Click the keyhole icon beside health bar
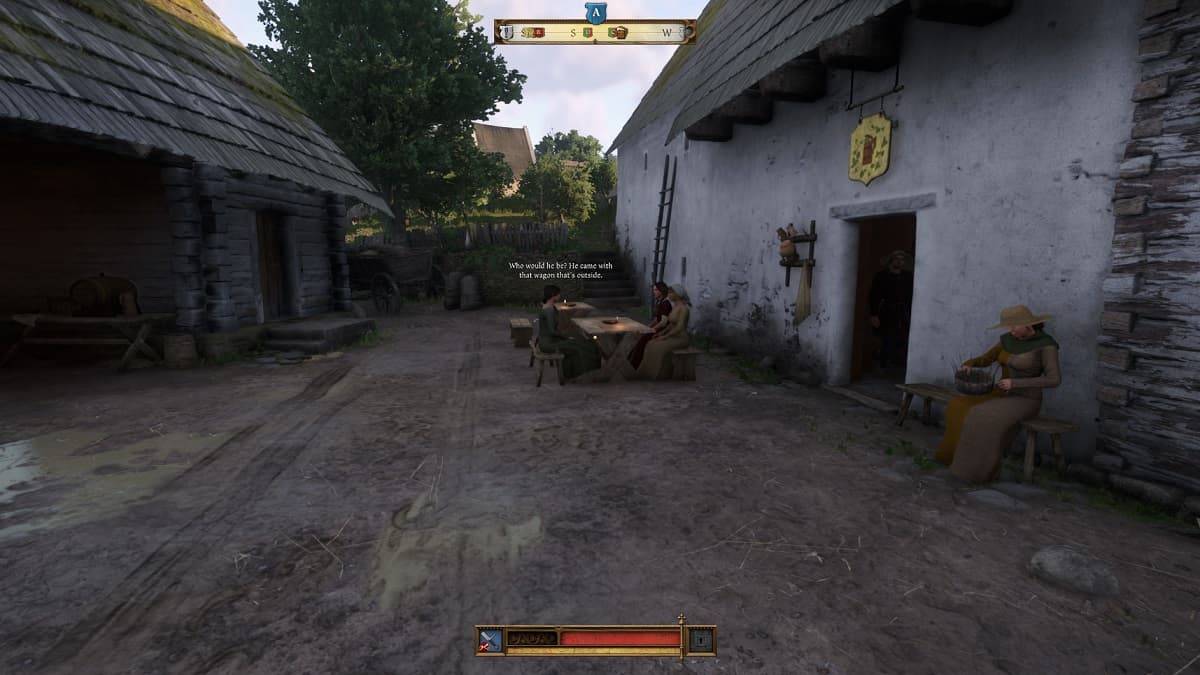The image size is (1200, 675). pyautogui.click(x=702, y=640)
